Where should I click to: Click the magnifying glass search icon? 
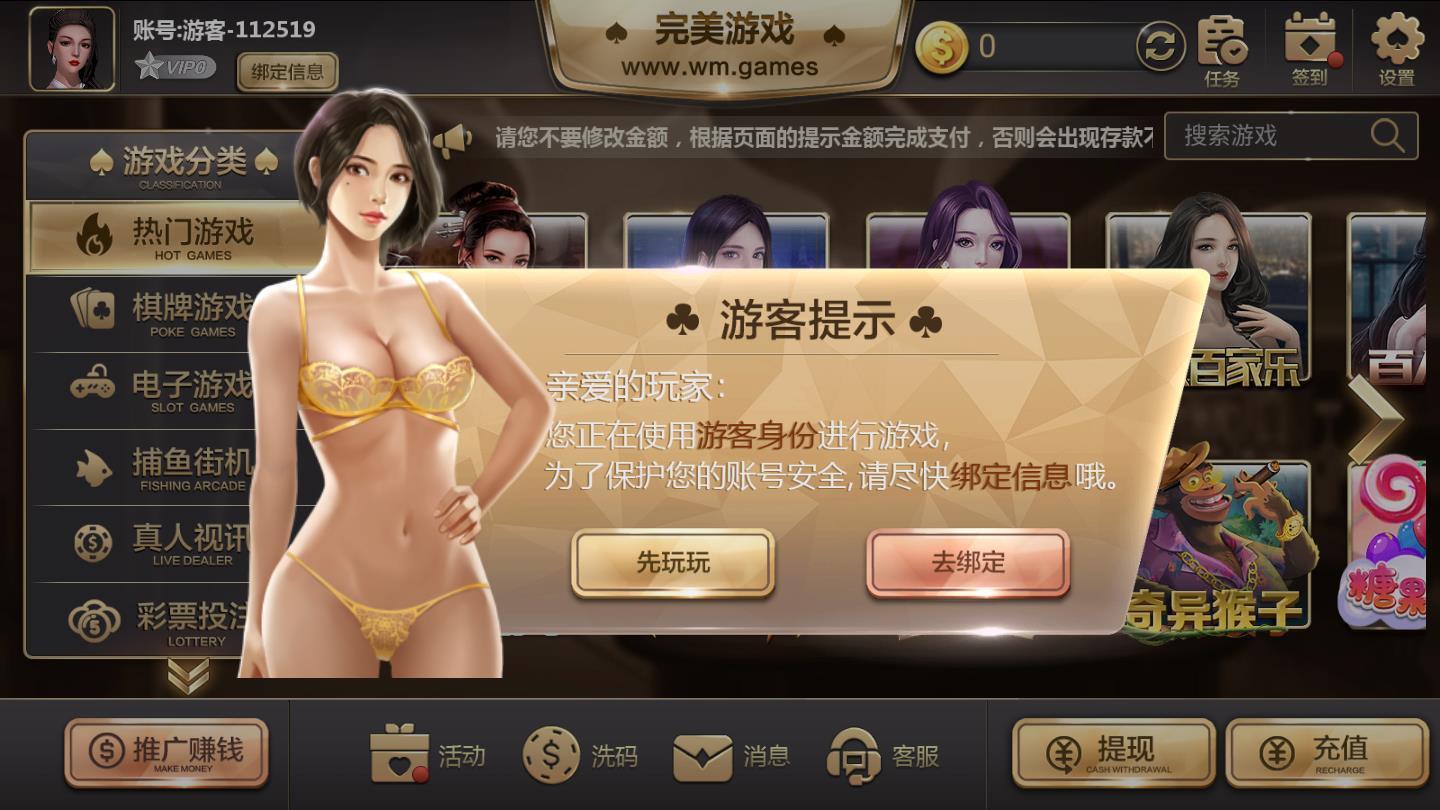[1390, 135]
